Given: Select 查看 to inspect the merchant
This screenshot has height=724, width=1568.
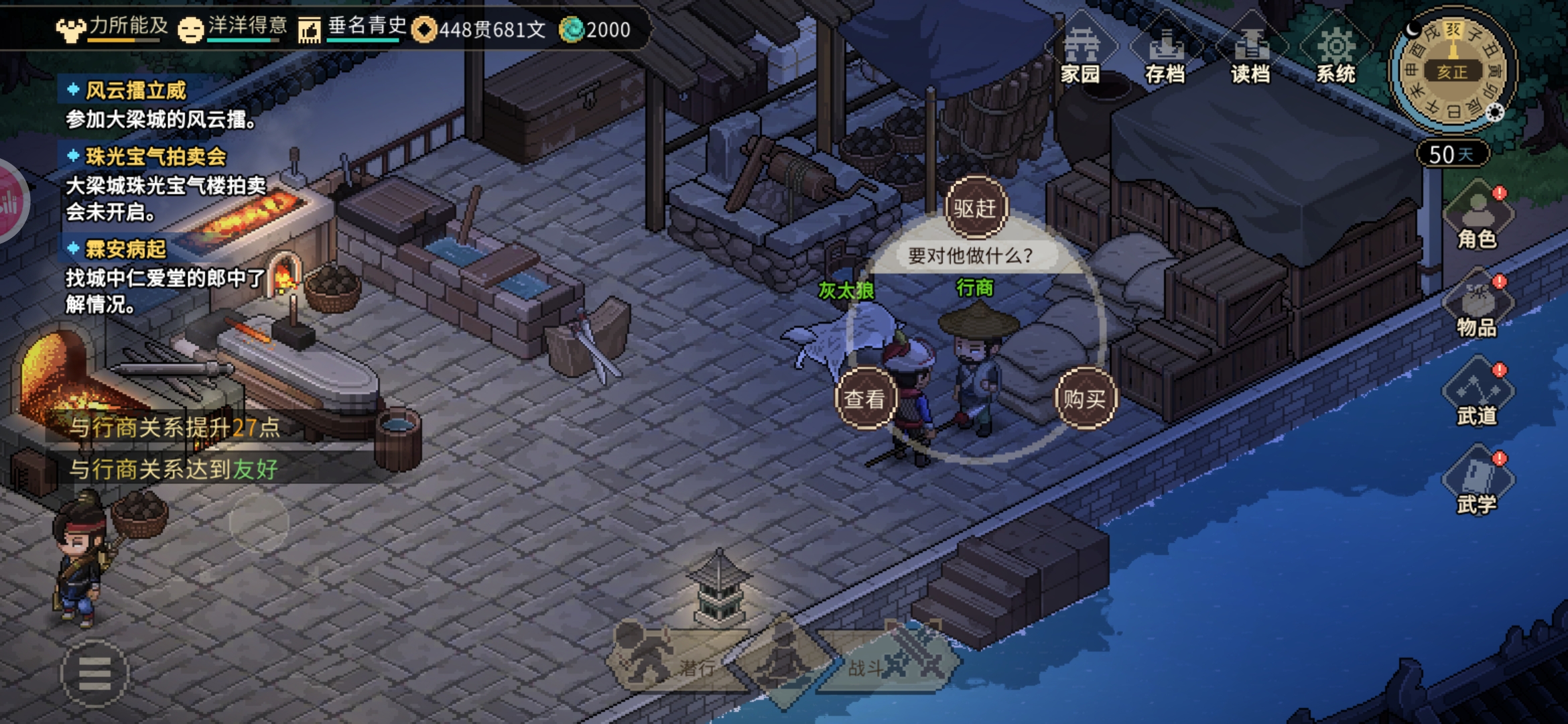Looking at the screenshot, I should point(864,399).
